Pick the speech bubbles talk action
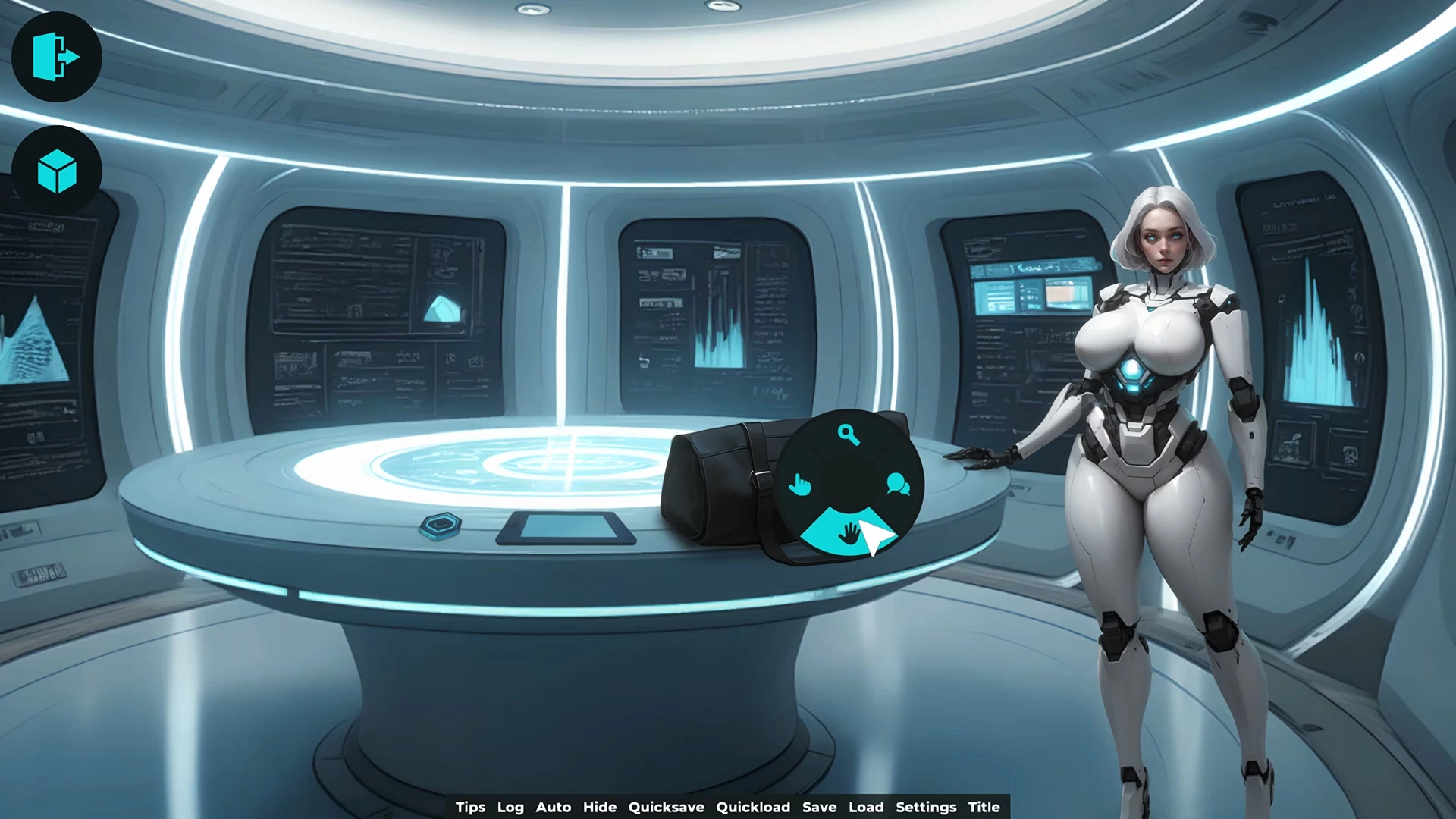The image size is (1456, 819). pos(898,484)
